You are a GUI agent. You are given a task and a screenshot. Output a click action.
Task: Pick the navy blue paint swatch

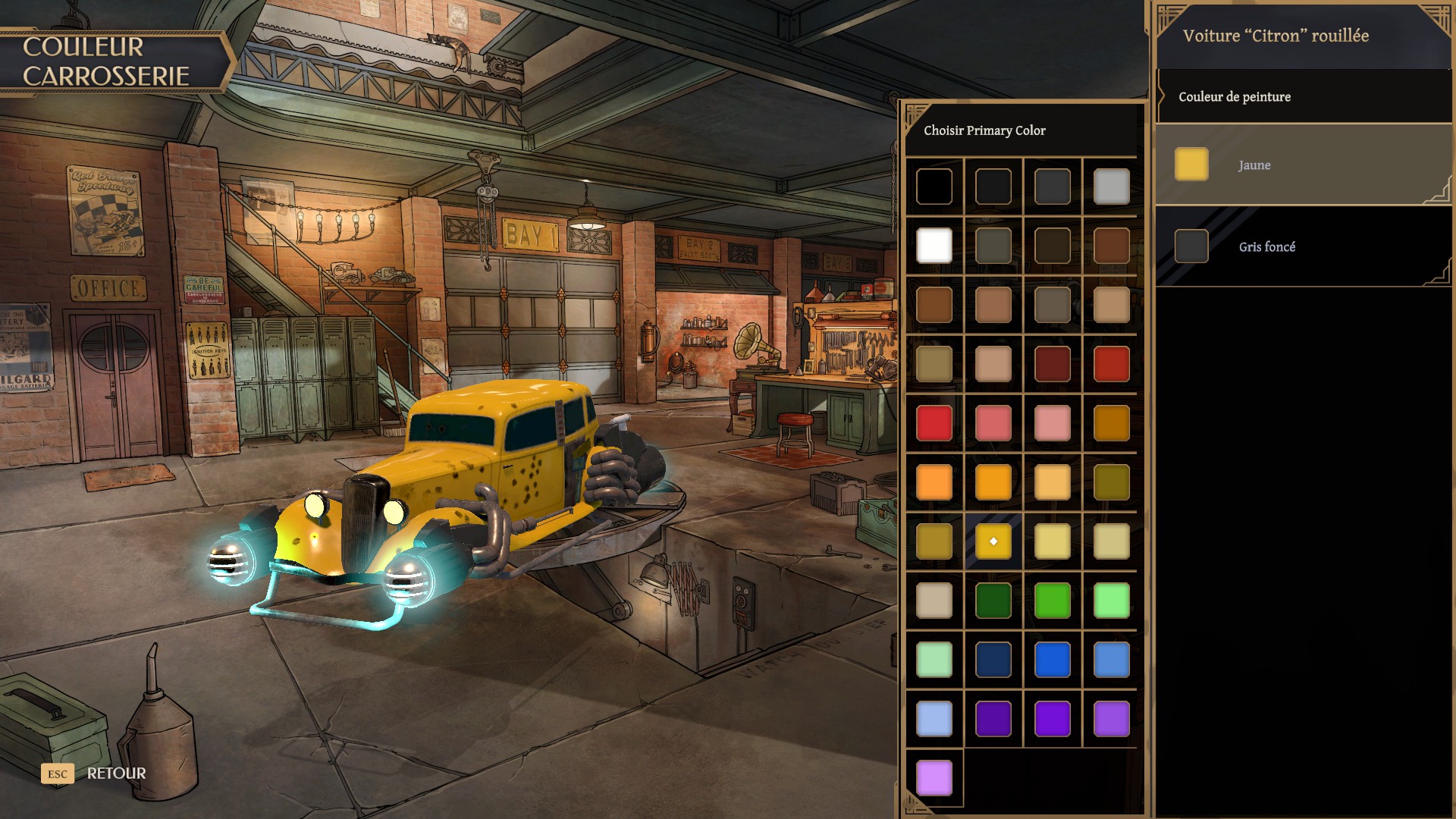[993, 660]
